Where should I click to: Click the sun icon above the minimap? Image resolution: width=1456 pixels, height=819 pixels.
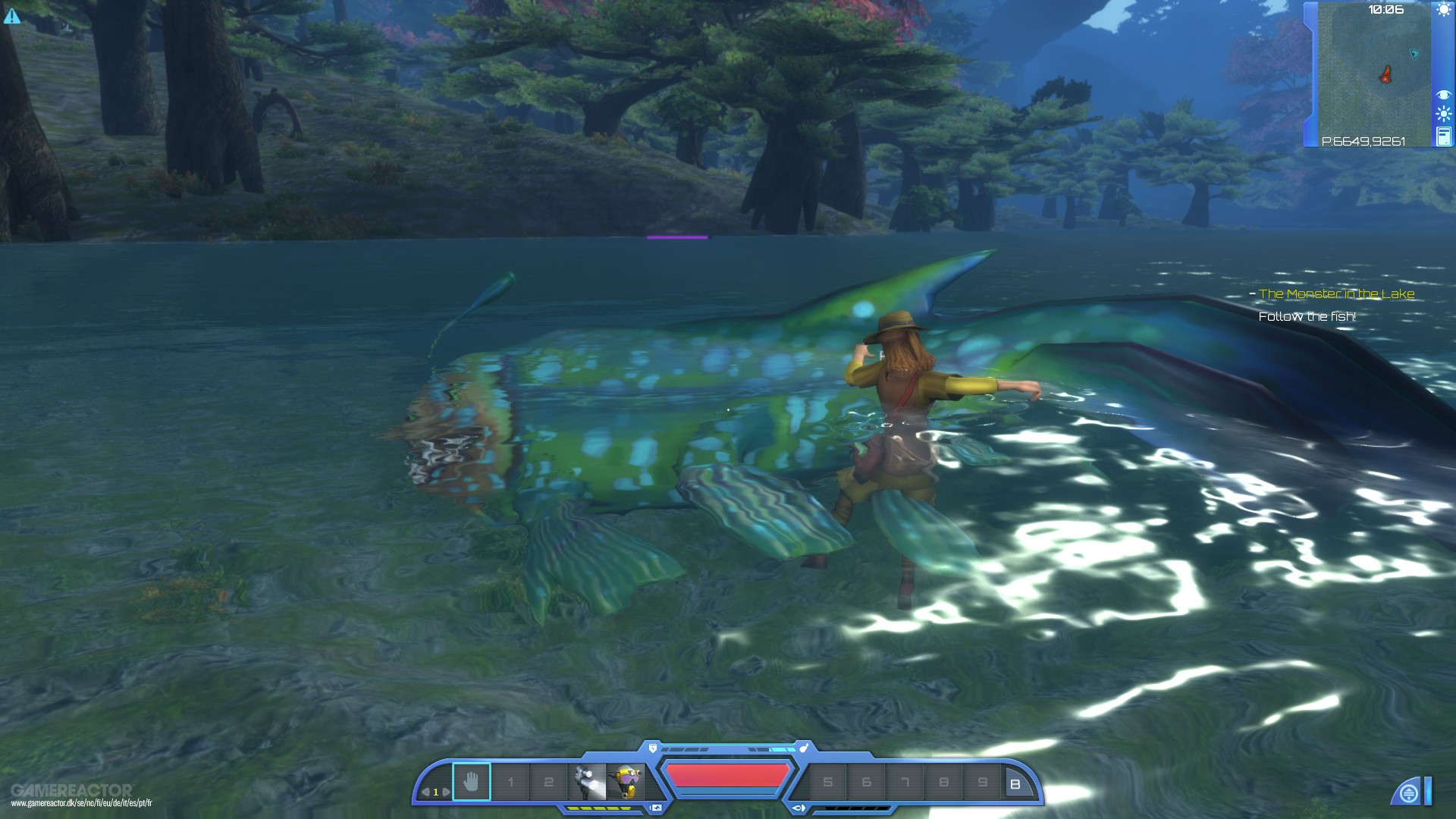click(1444, 10)
